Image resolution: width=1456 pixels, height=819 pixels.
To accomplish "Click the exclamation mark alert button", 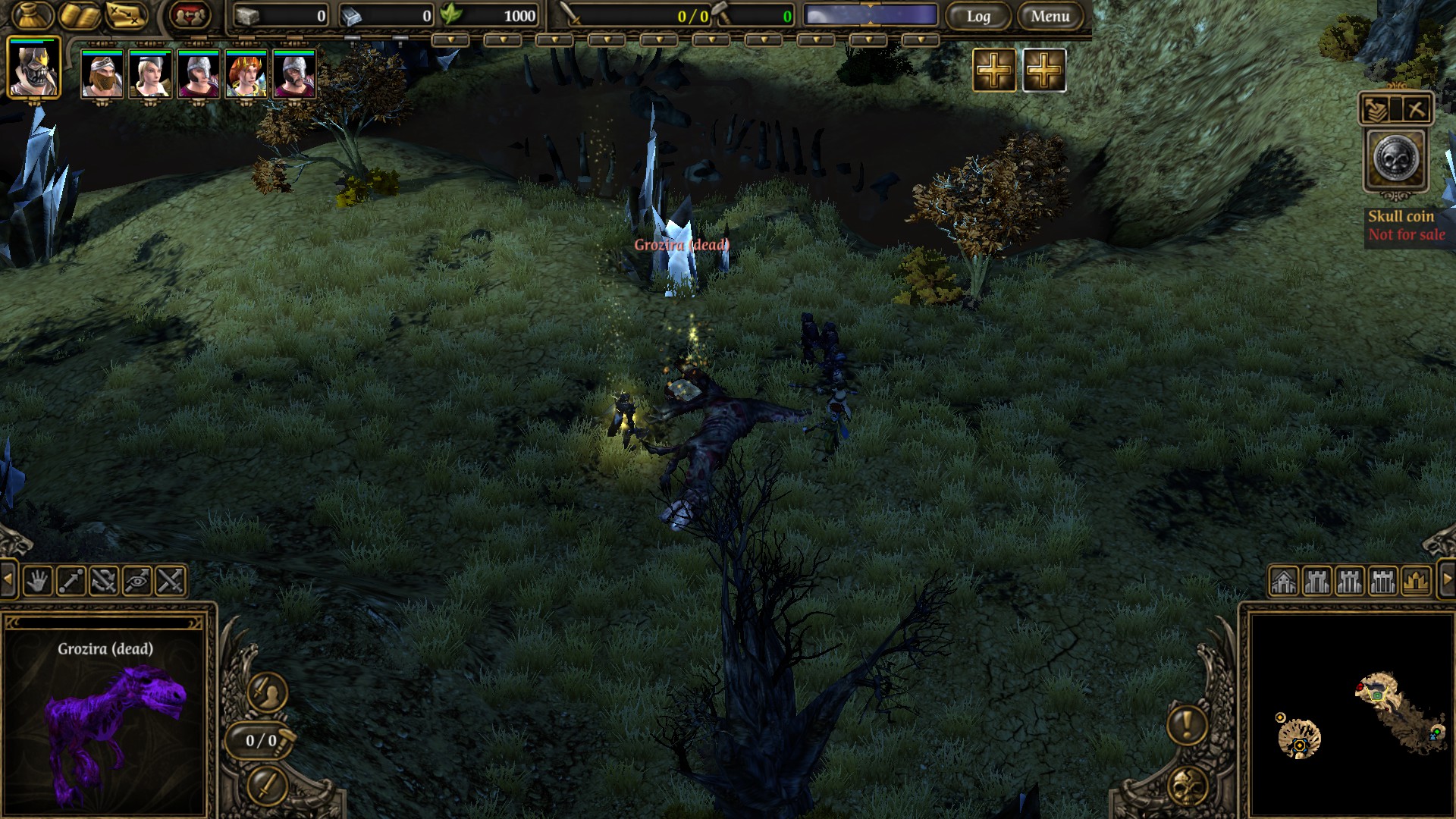I will pos(1187,723).
